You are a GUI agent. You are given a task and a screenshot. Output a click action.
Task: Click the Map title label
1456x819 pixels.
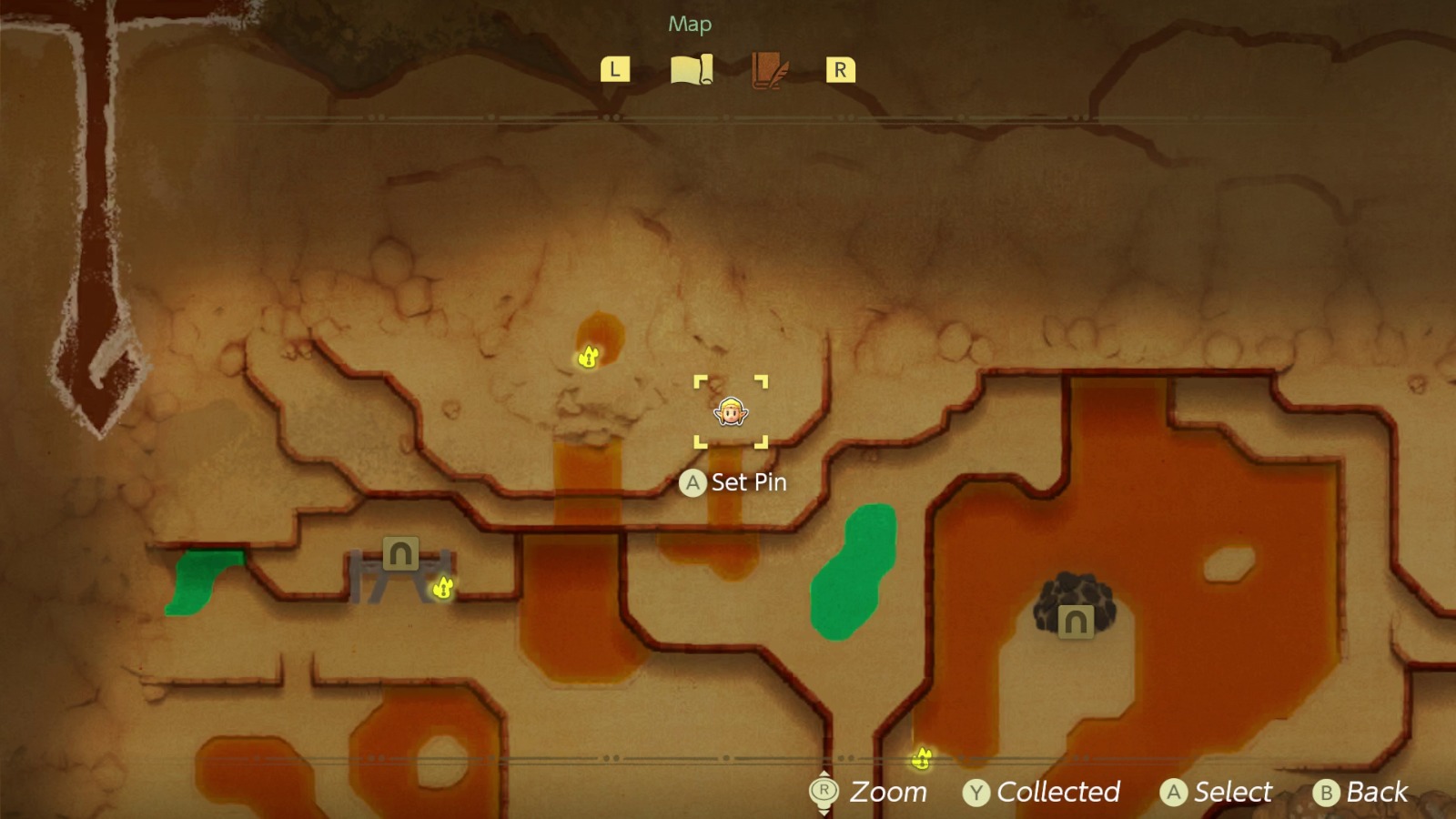(690, 25)
